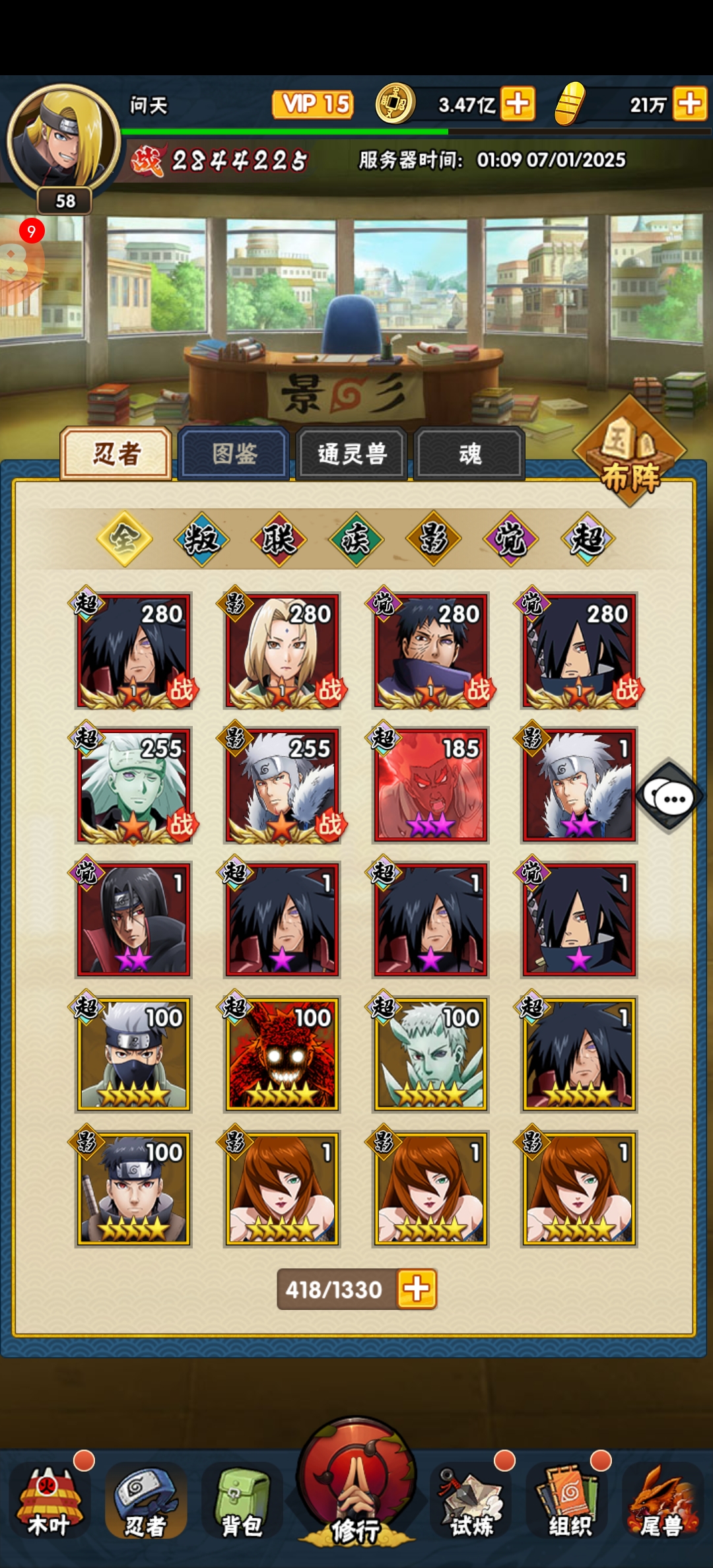The width and height of the screenshot is (713, 1568).
Task: Select the 魂 tab
Action: pyautogui.click(x=469, y=453)
